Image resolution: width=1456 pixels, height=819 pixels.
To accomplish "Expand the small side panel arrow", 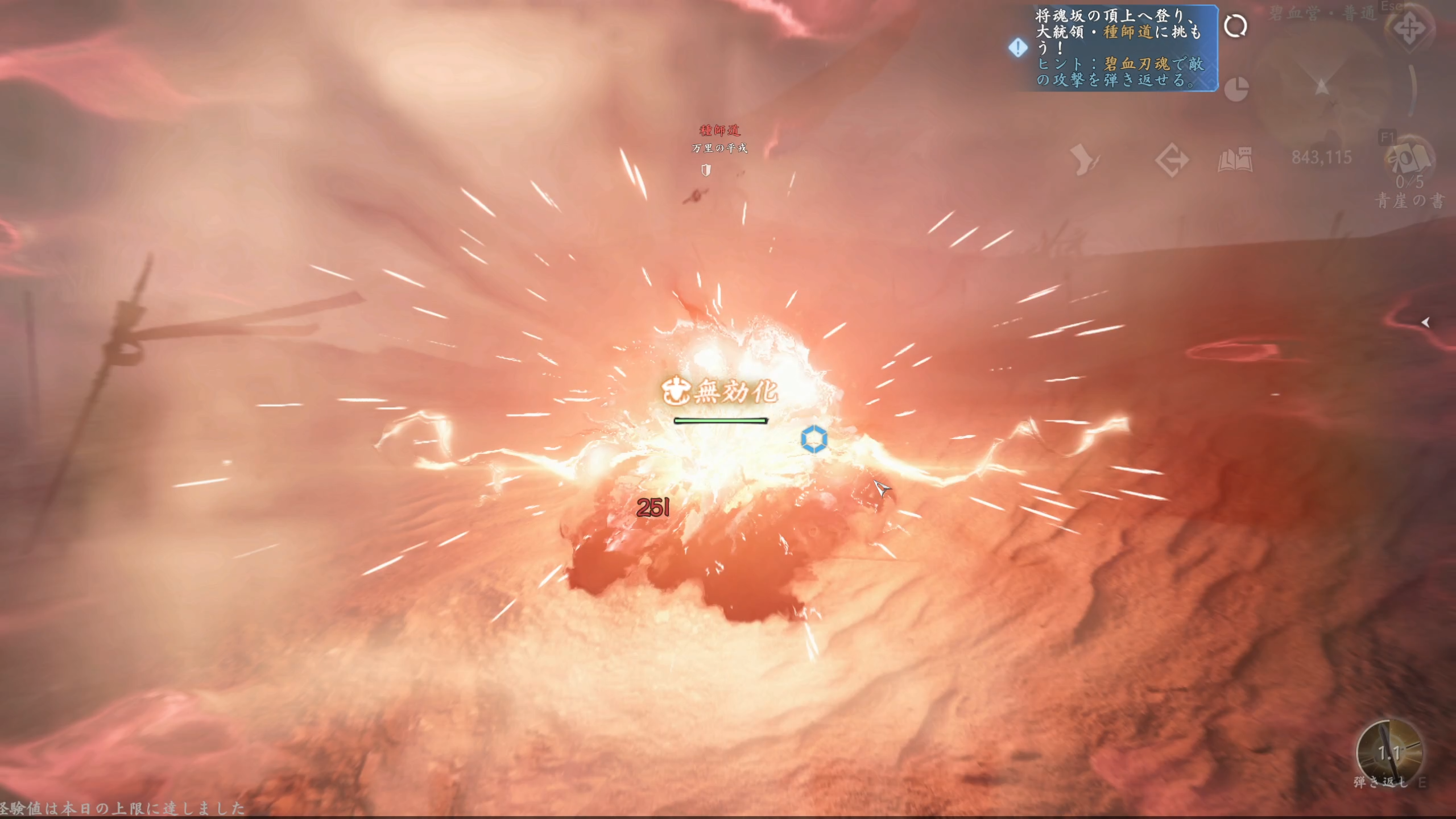I will click(1425, 322).
